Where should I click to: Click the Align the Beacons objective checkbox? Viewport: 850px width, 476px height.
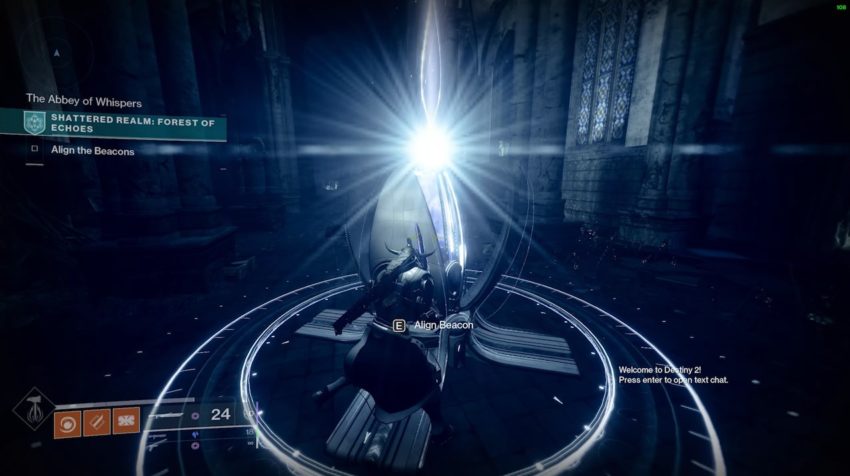pos(34,151)
